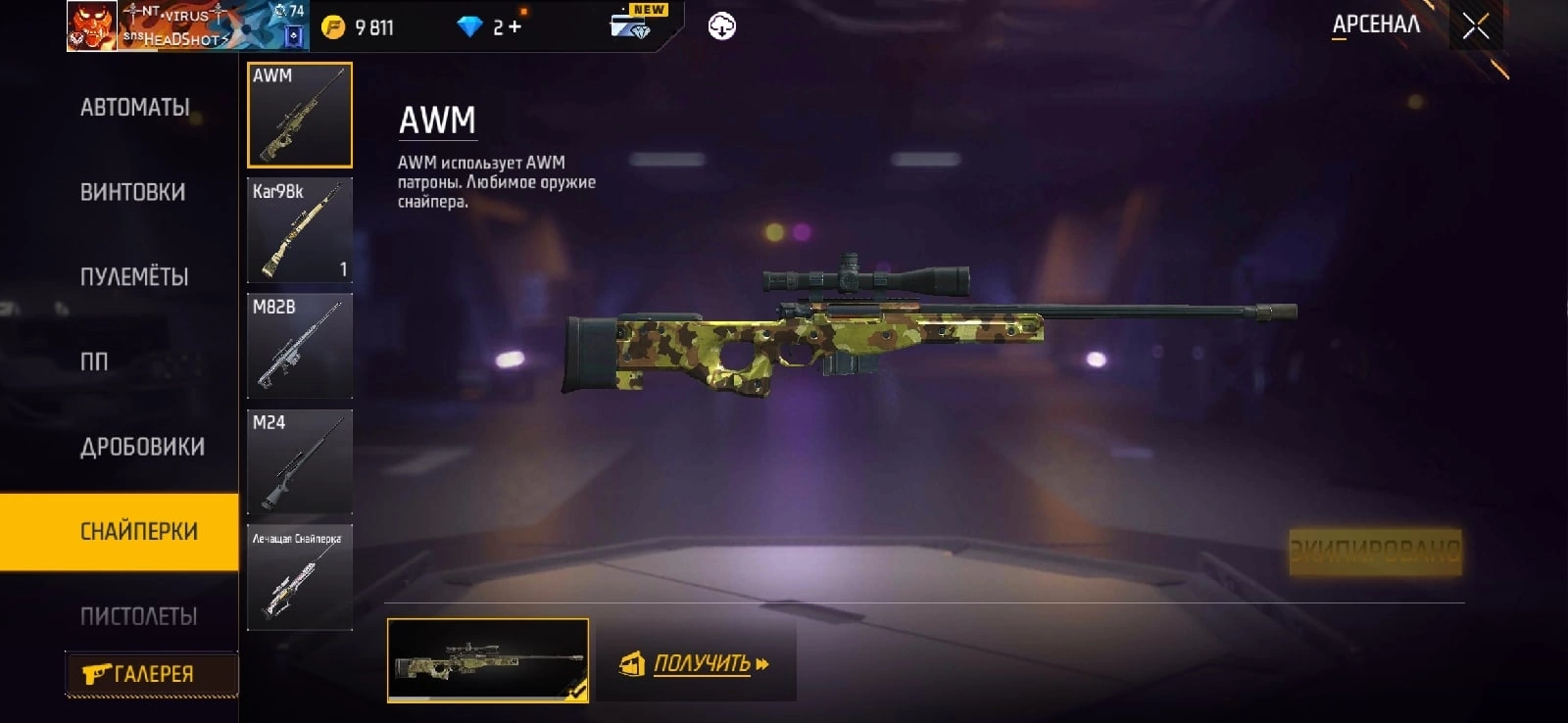Pick the M82B sniper tile
Image resolution: width=1568 pixels, height=723 pixels.
300,347
